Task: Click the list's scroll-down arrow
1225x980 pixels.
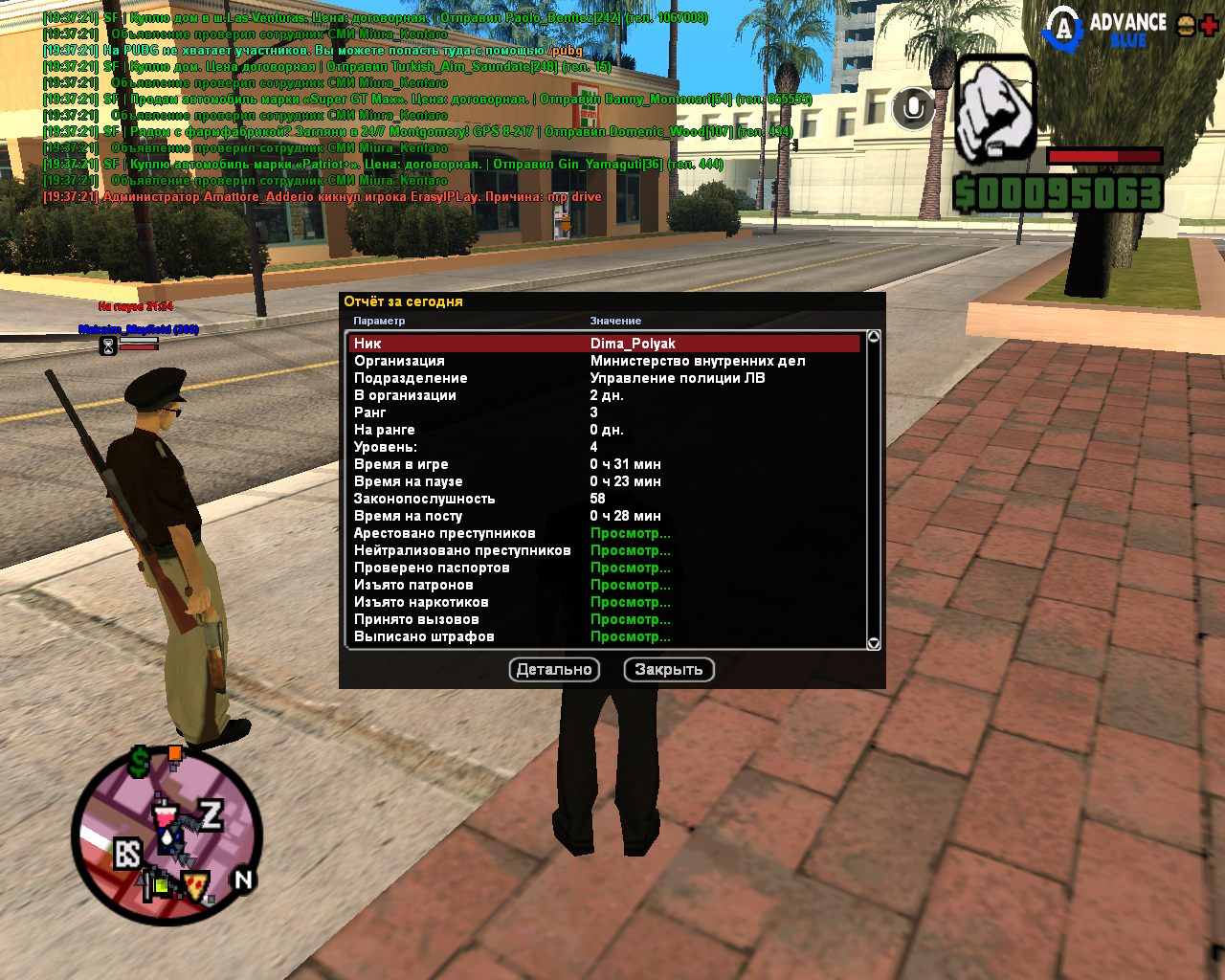Action: coord(873,643)
